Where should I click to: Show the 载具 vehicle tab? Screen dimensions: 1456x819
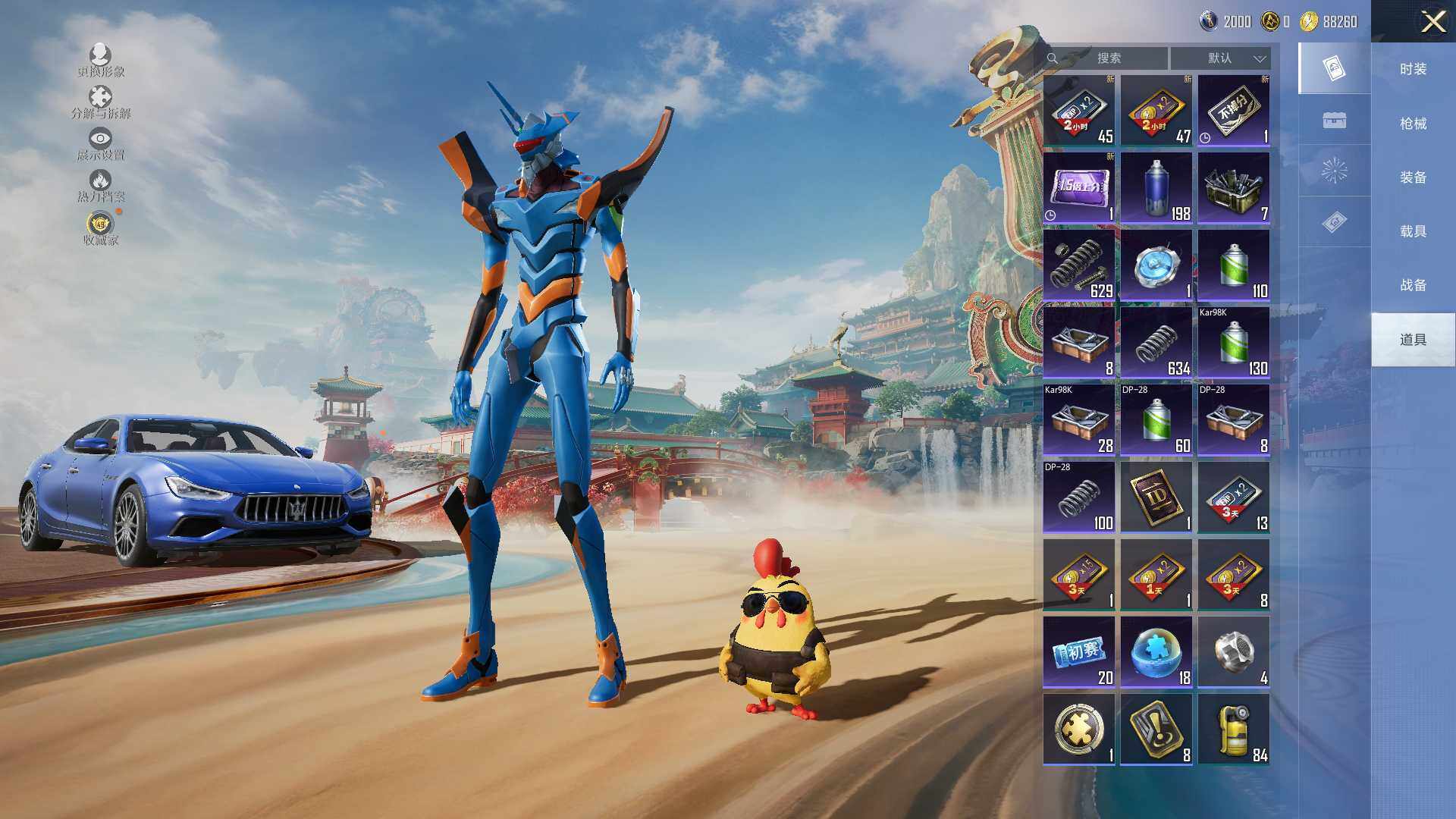coord(1413,231)
